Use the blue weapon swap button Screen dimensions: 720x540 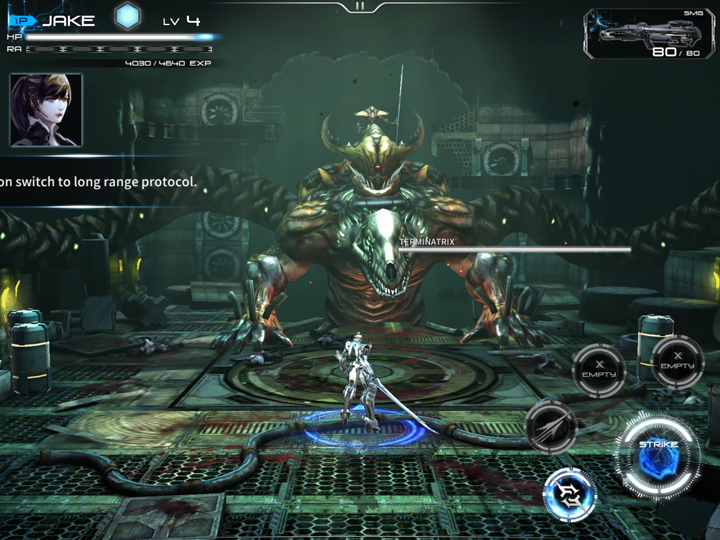571,494
